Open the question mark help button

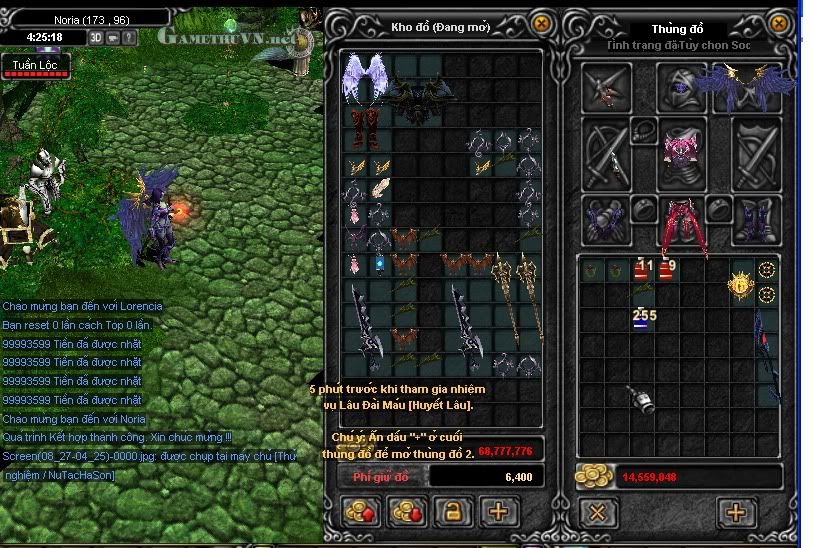pos(130,37)
